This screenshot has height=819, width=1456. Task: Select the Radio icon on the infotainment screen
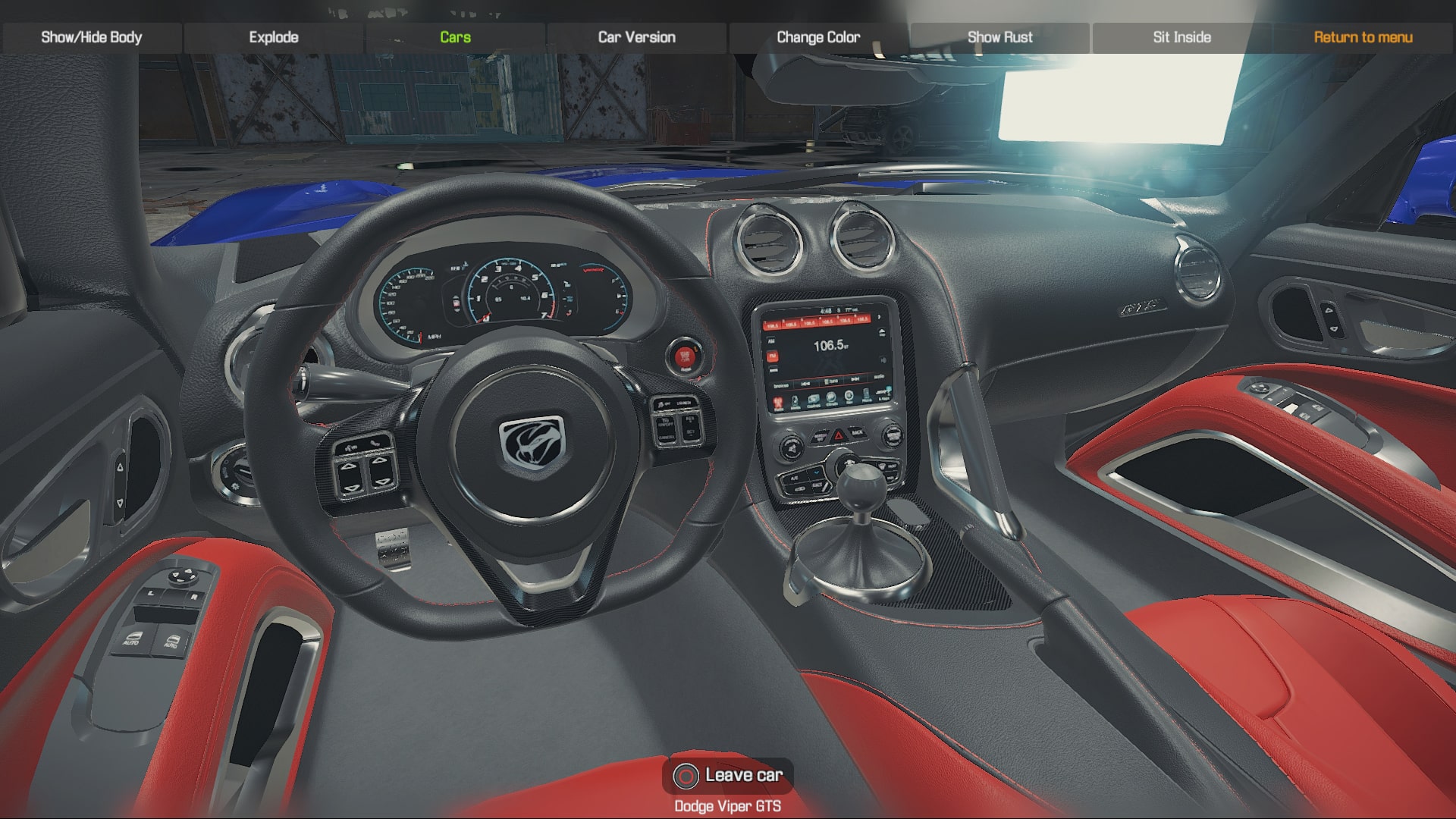click(777, 402)
